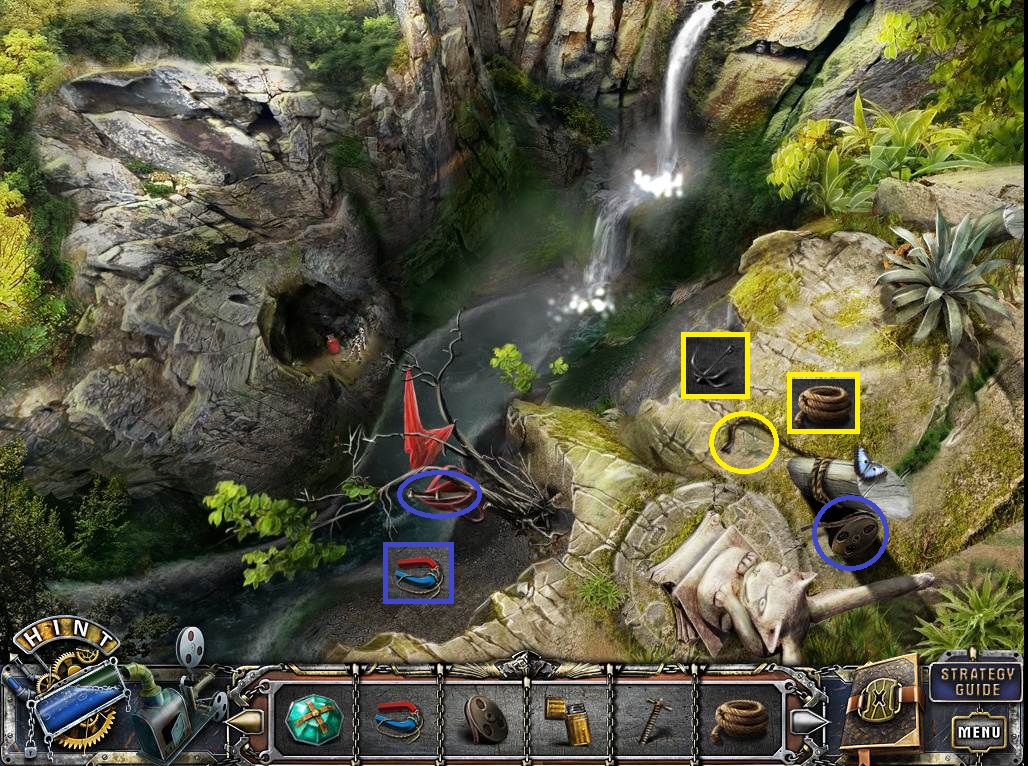The height and width of the screenshot is (766, 1028).
Task: Open the Menu
Action: click(978, 732)
